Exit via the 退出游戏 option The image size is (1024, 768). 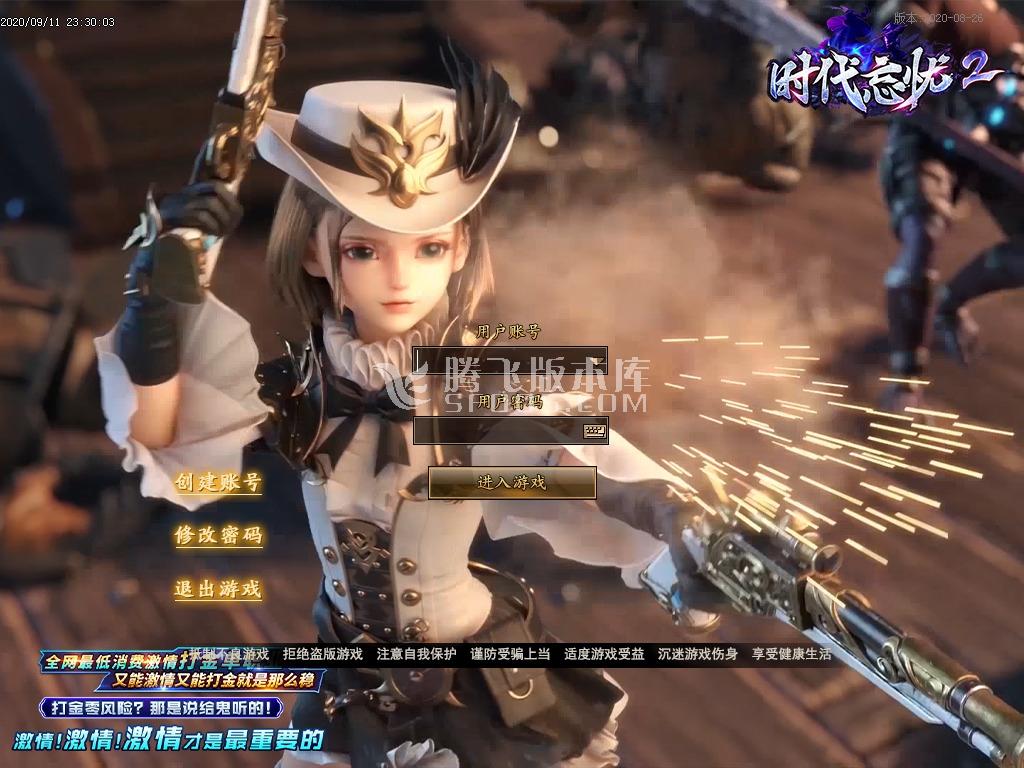[x=218, y=589]
